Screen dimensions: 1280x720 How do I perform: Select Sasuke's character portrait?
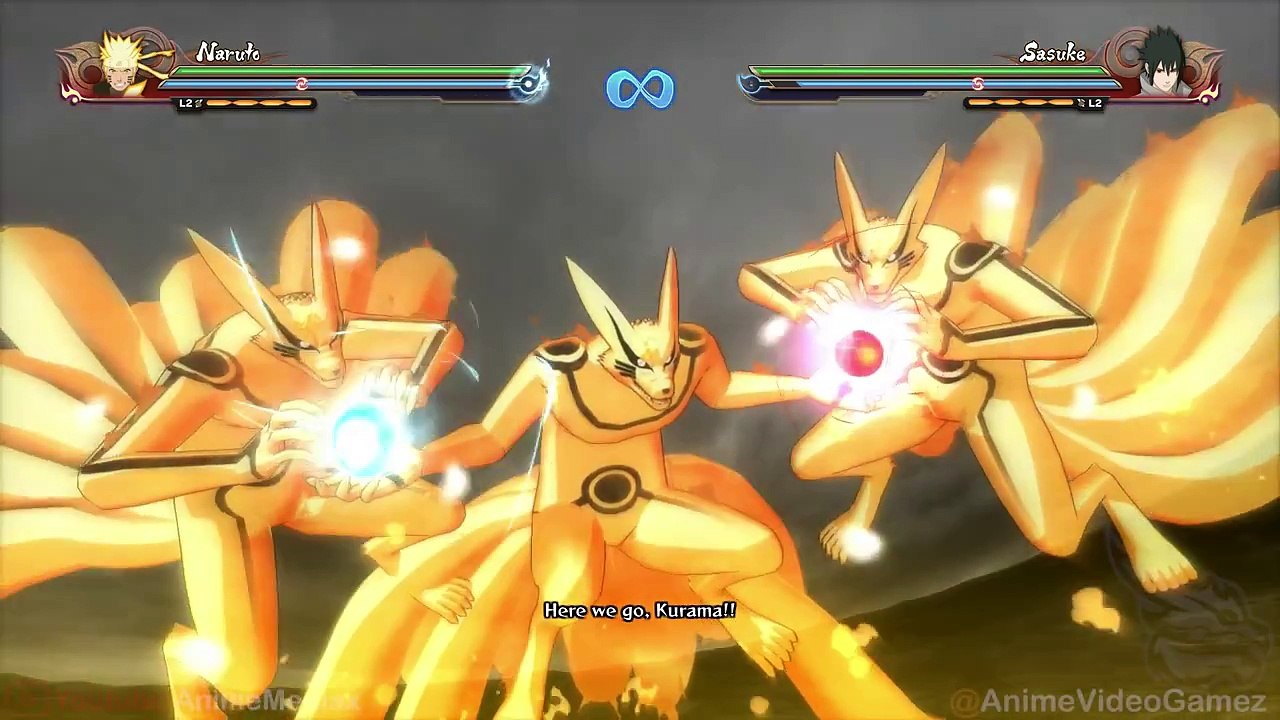1164,66
